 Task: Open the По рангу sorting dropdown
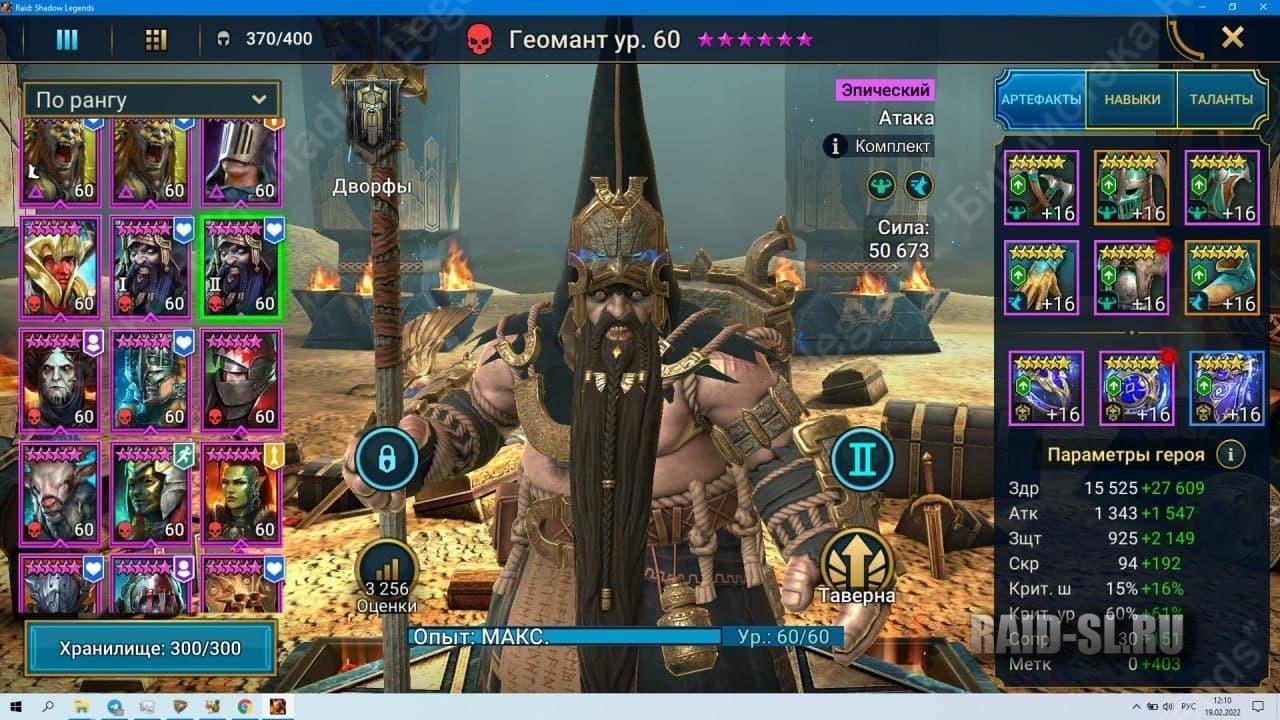coord(151,100)
